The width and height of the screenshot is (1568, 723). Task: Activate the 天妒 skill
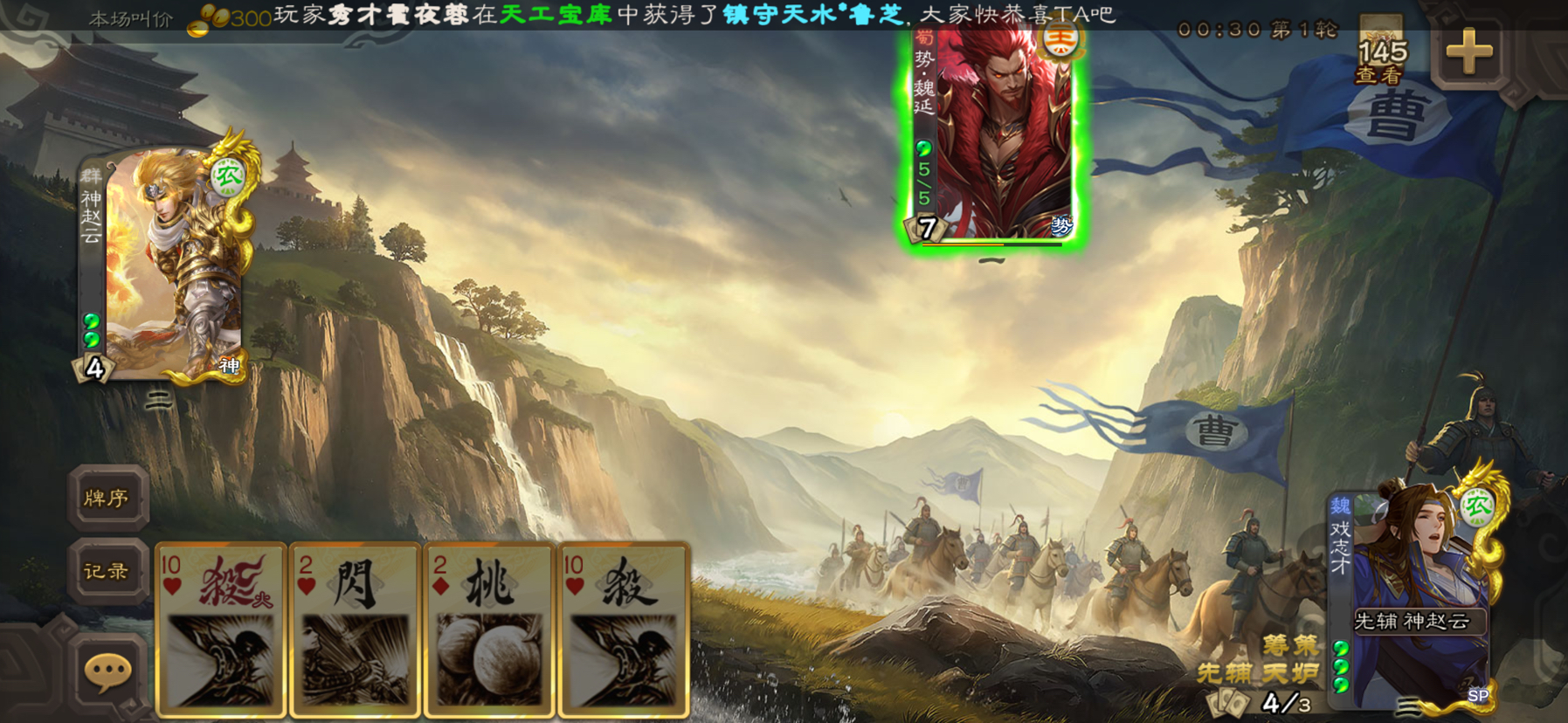(1289, 673)
